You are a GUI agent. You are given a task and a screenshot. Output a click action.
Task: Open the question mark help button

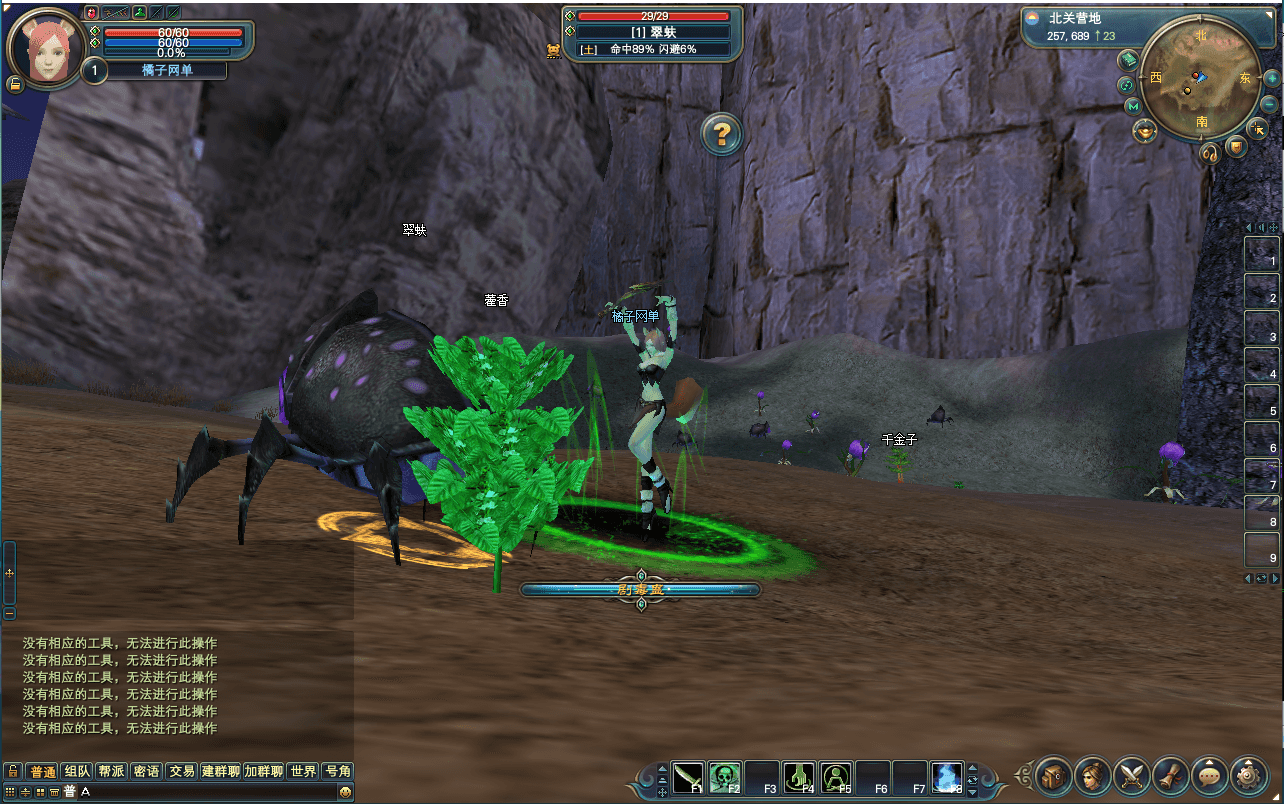coord(722,133)
